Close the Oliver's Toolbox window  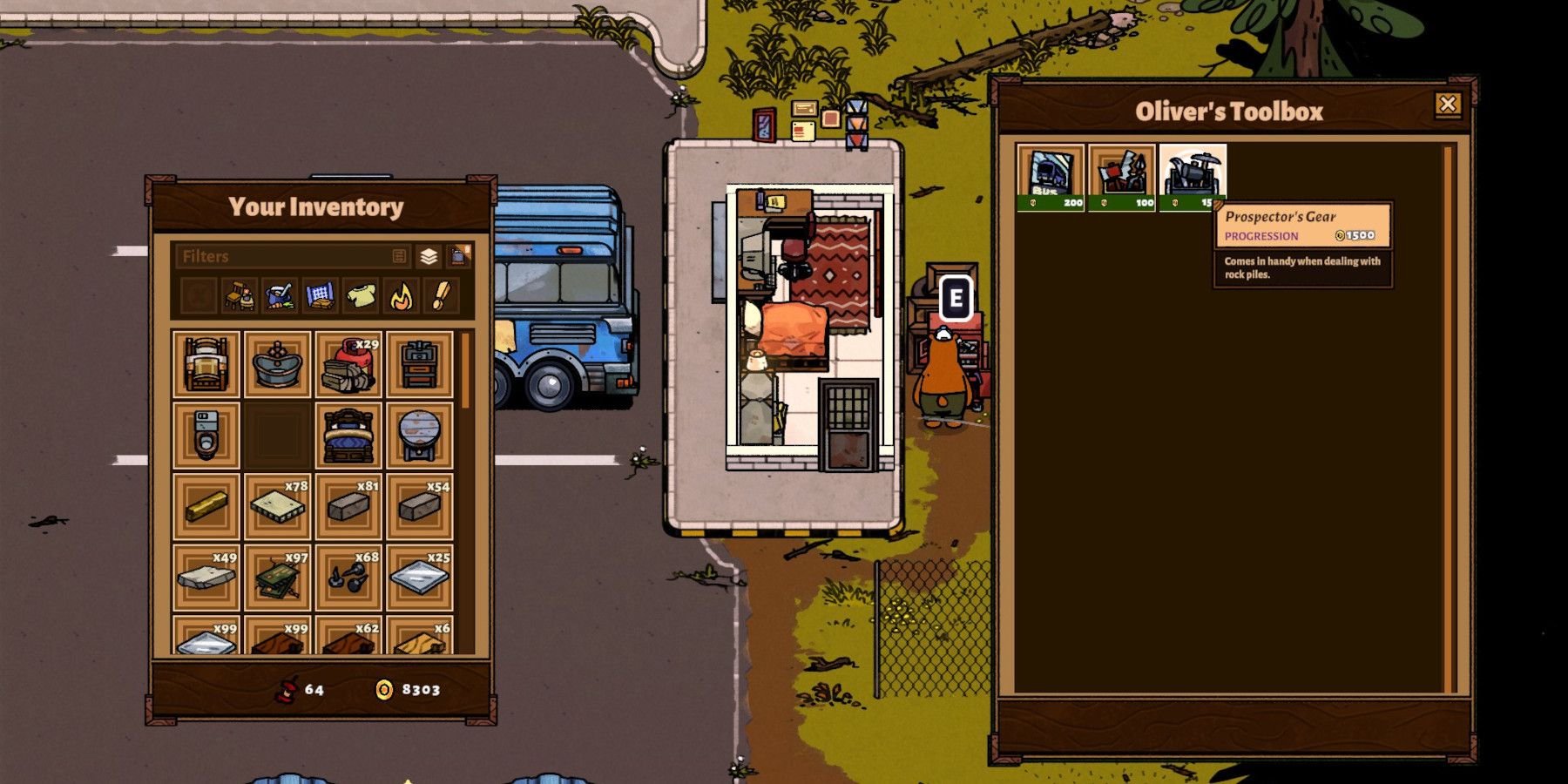pyautogui.click(x=1448, y=105)
